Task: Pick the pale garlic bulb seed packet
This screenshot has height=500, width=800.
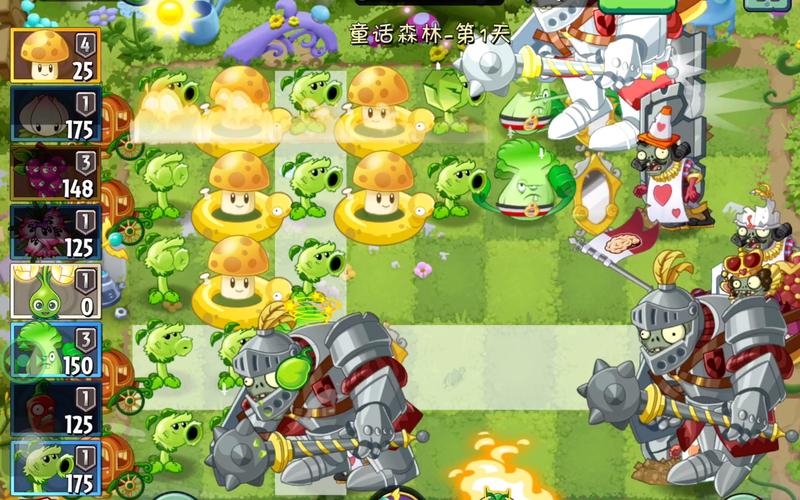Action: pyautogui.click(x=56, y=114)
